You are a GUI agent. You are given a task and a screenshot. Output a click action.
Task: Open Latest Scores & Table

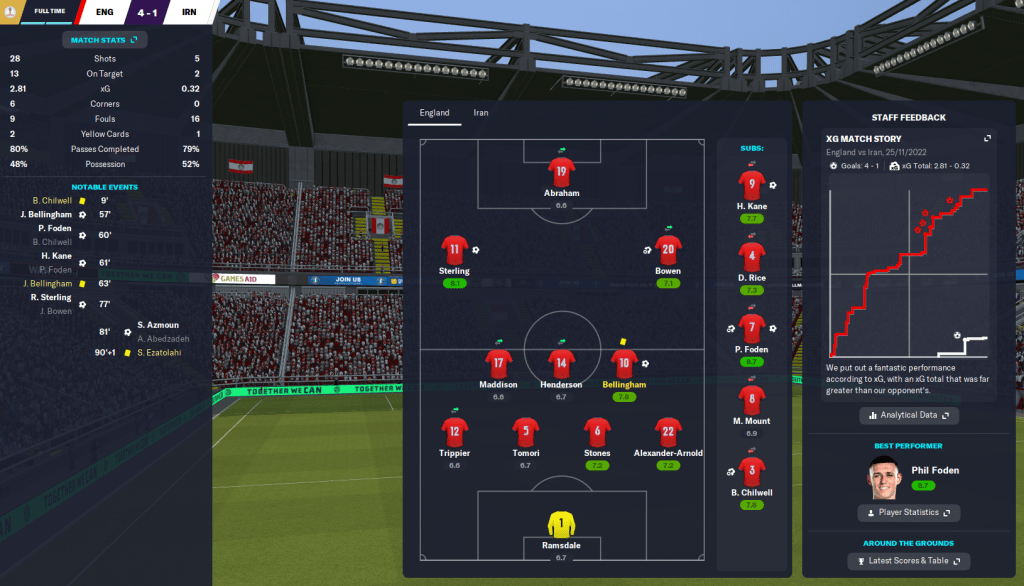coord(908,561)
